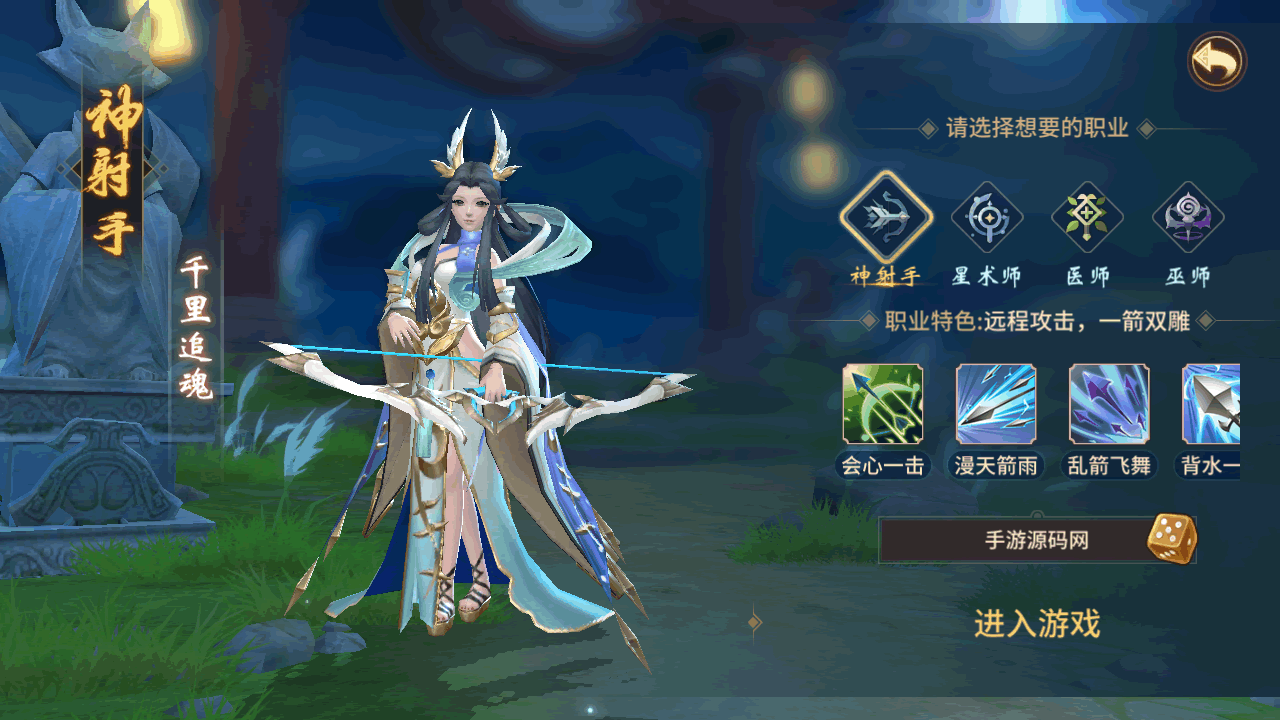Tap the partially visible 背水一 skill icon

click(x=1212, y=404)
